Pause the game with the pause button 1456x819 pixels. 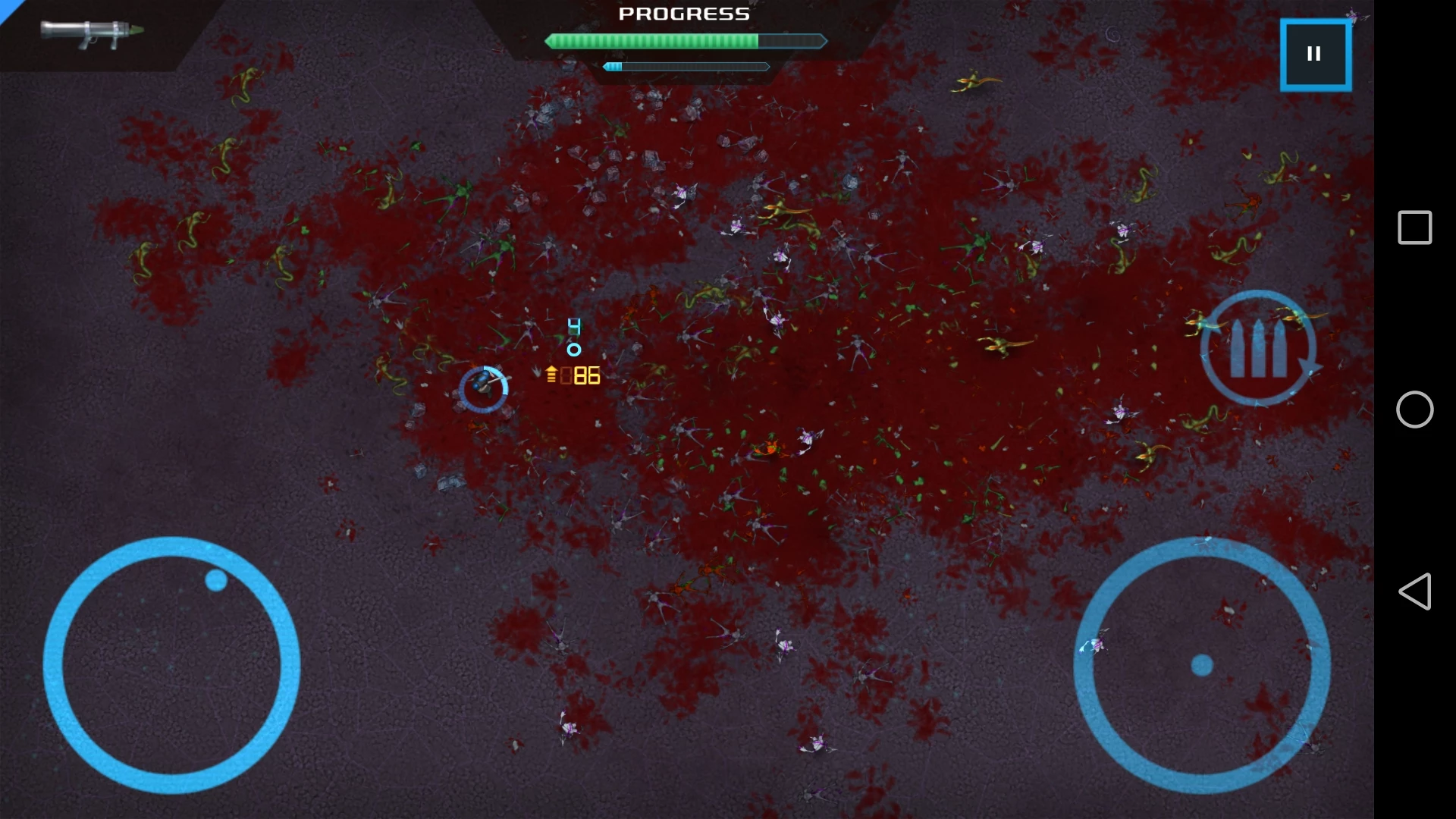click(1315, 55)
